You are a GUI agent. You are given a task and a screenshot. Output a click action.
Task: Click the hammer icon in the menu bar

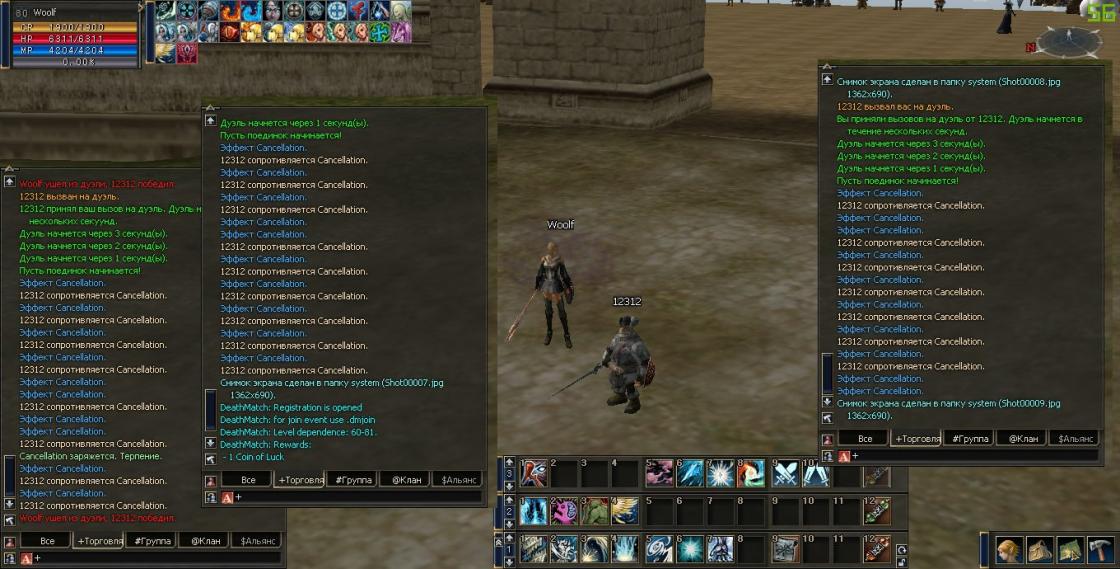(1101, 551)
